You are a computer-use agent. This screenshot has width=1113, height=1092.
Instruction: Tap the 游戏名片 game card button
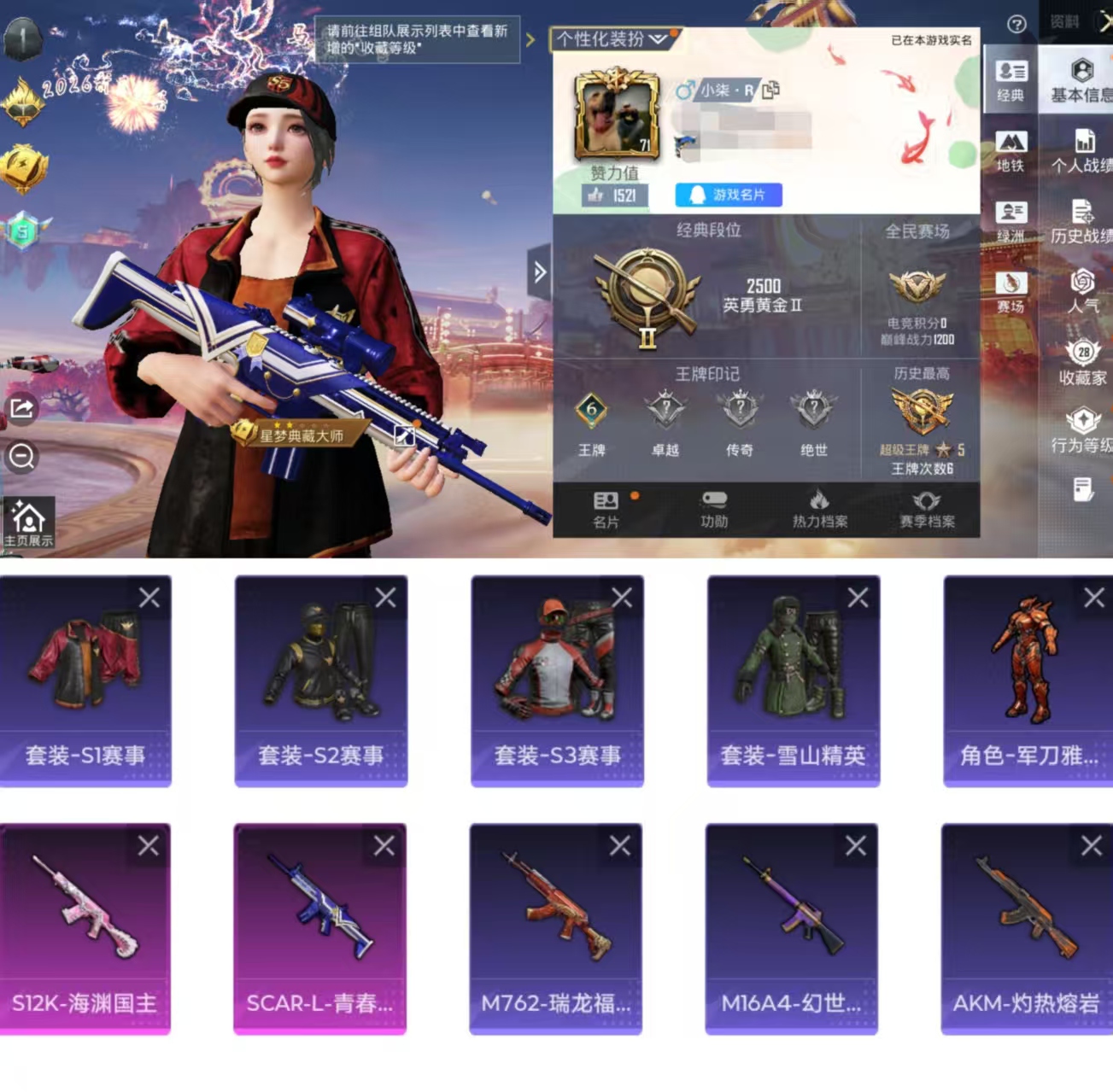point(726,196)
